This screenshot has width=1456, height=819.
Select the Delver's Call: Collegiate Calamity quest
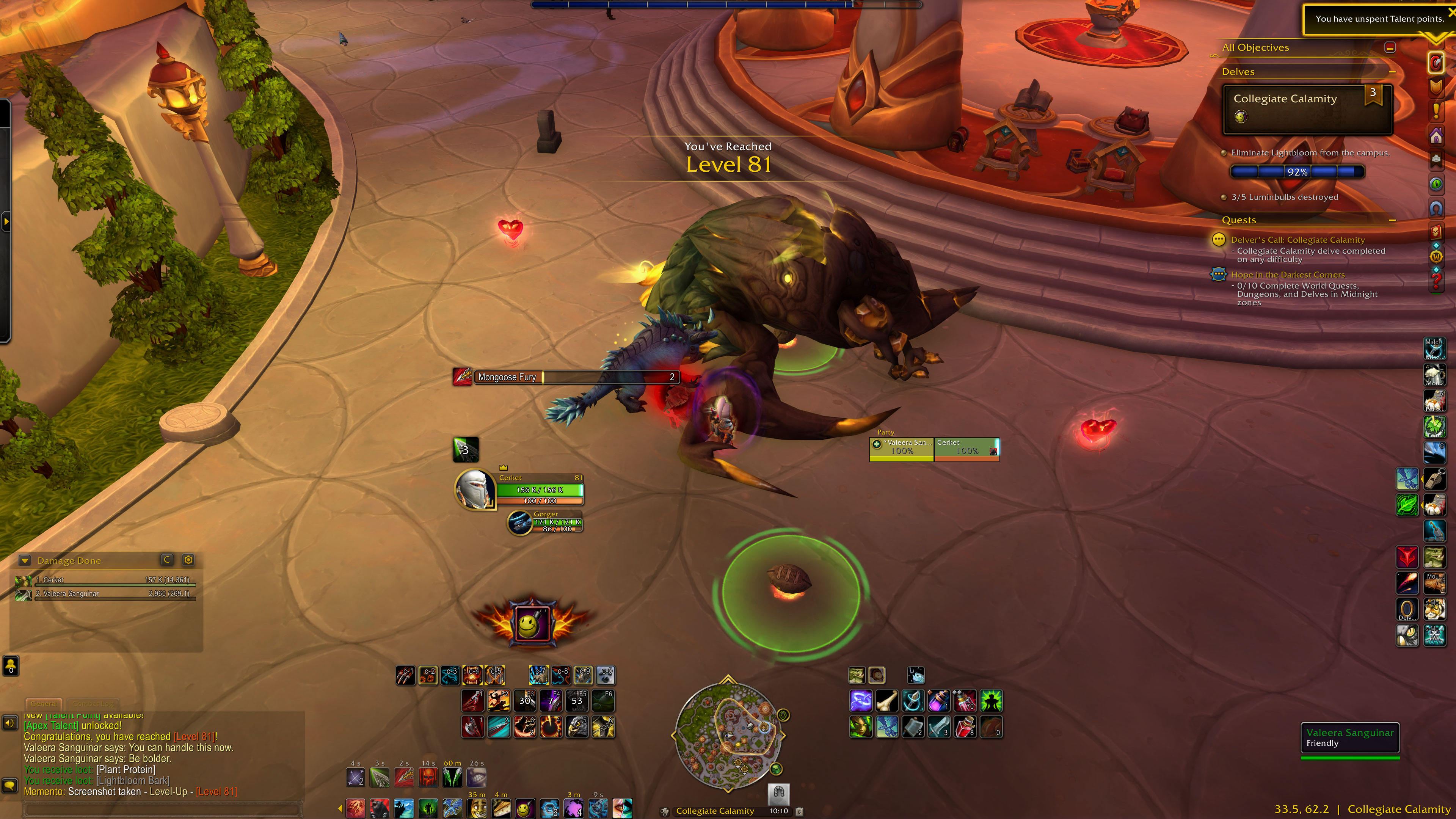(x=1297, y=240)
